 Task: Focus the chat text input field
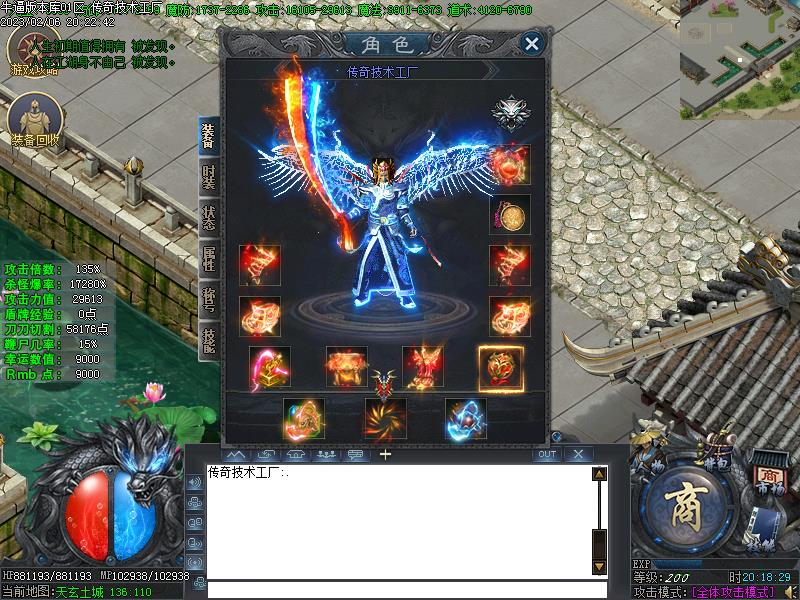(x=400, y=589)
